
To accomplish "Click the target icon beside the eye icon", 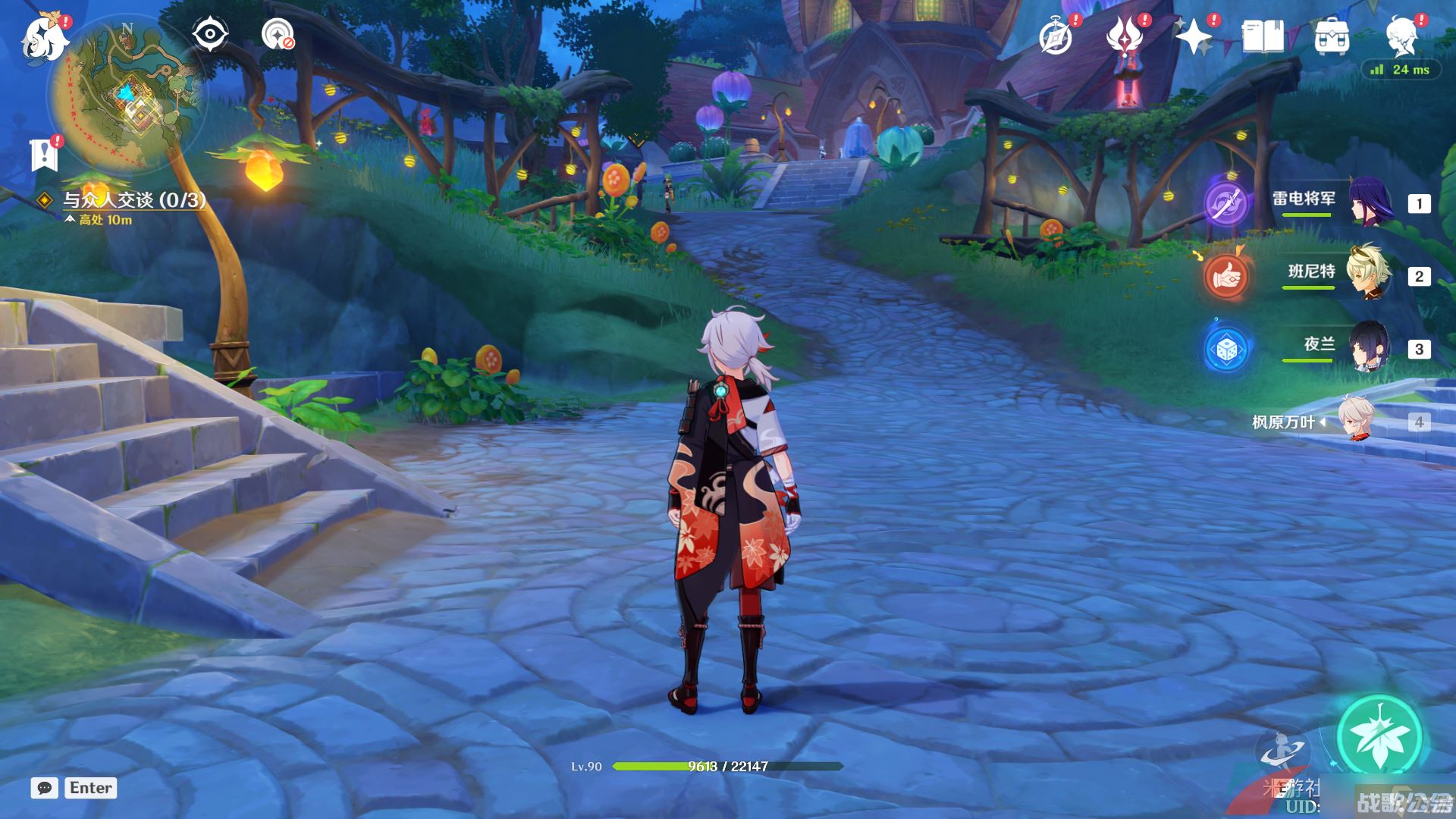I will tap(278, 35).
